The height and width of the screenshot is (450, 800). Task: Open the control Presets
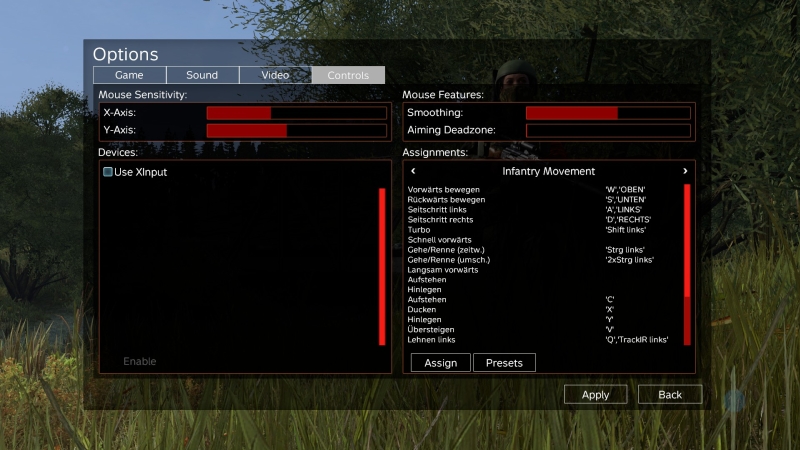504,363
